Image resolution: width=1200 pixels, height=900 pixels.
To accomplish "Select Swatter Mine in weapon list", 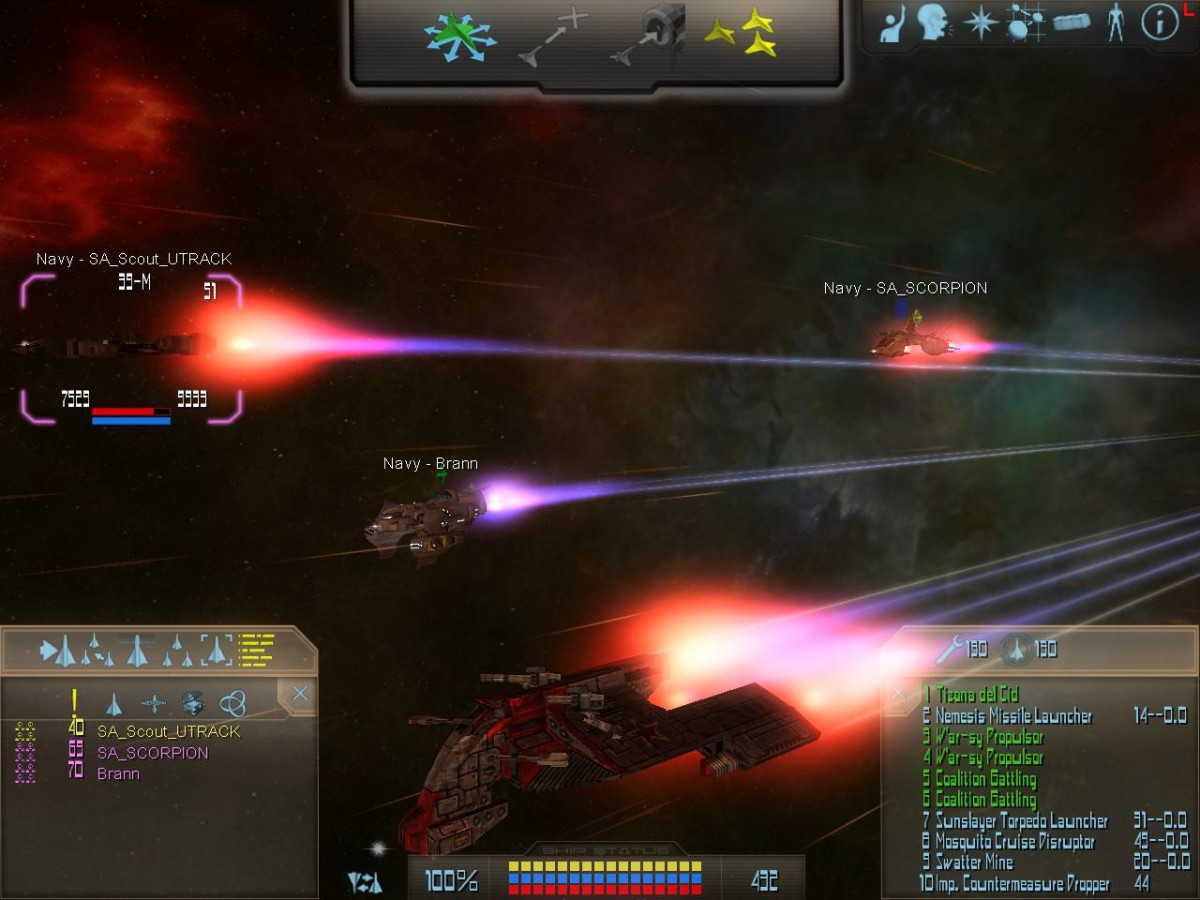I will [x=973, y=862].
